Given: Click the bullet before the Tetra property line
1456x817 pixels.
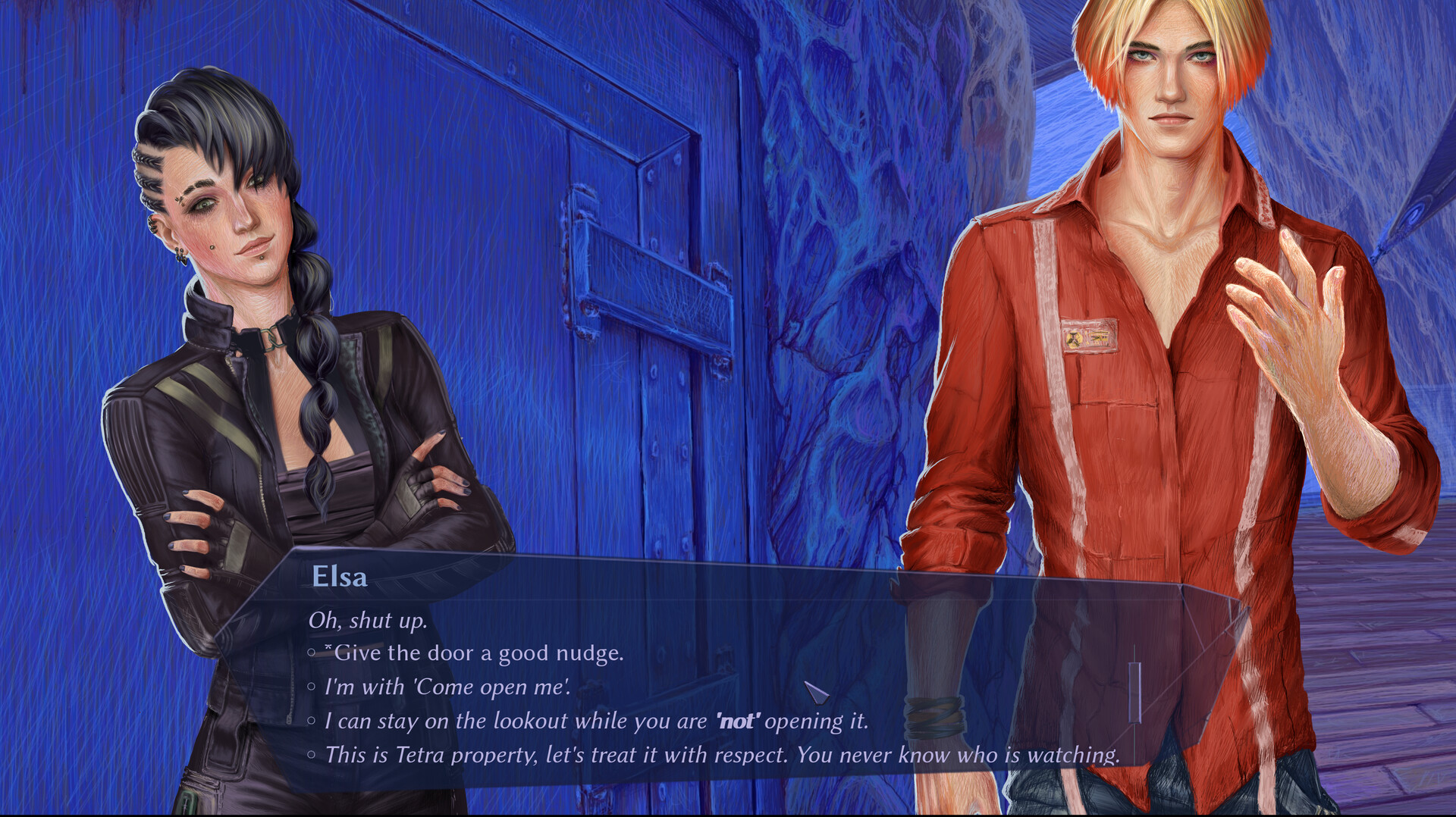Looking at the screenshot, I should pyautogui.click(x=312, y=755).
